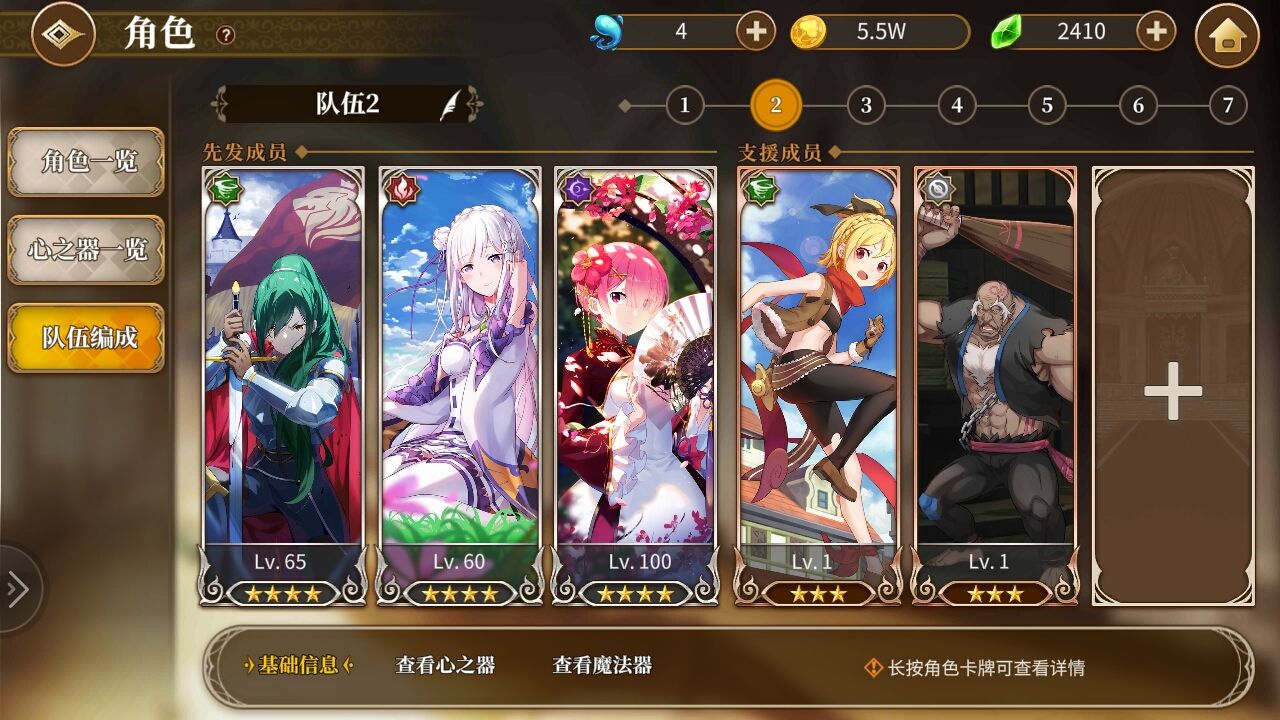This screenshot has height=720, width=1280.
Task: Switch to team number 1
Action: click(x=685, y=105)
